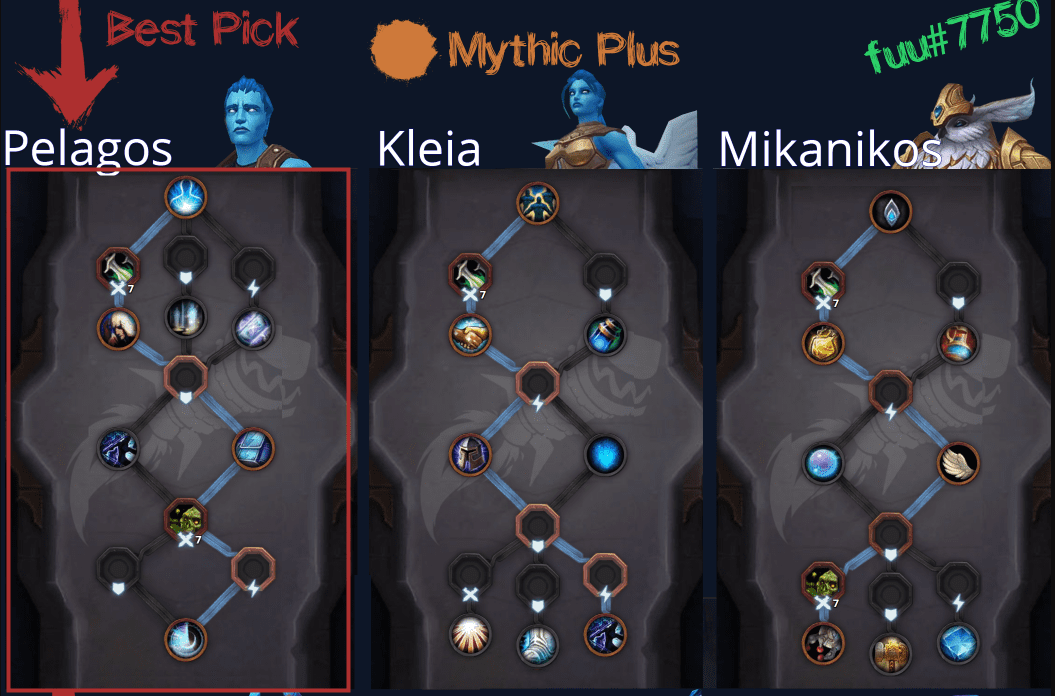Click the golden forge node in Mikanikos's tree
Viewport: 1055px width, 696px height.
point(889,650)
